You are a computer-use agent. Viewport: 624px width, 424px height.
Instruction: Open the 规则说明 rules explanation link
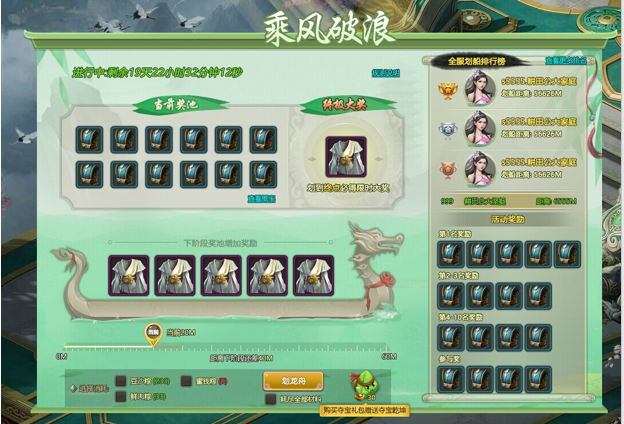[x=386, y=73]
